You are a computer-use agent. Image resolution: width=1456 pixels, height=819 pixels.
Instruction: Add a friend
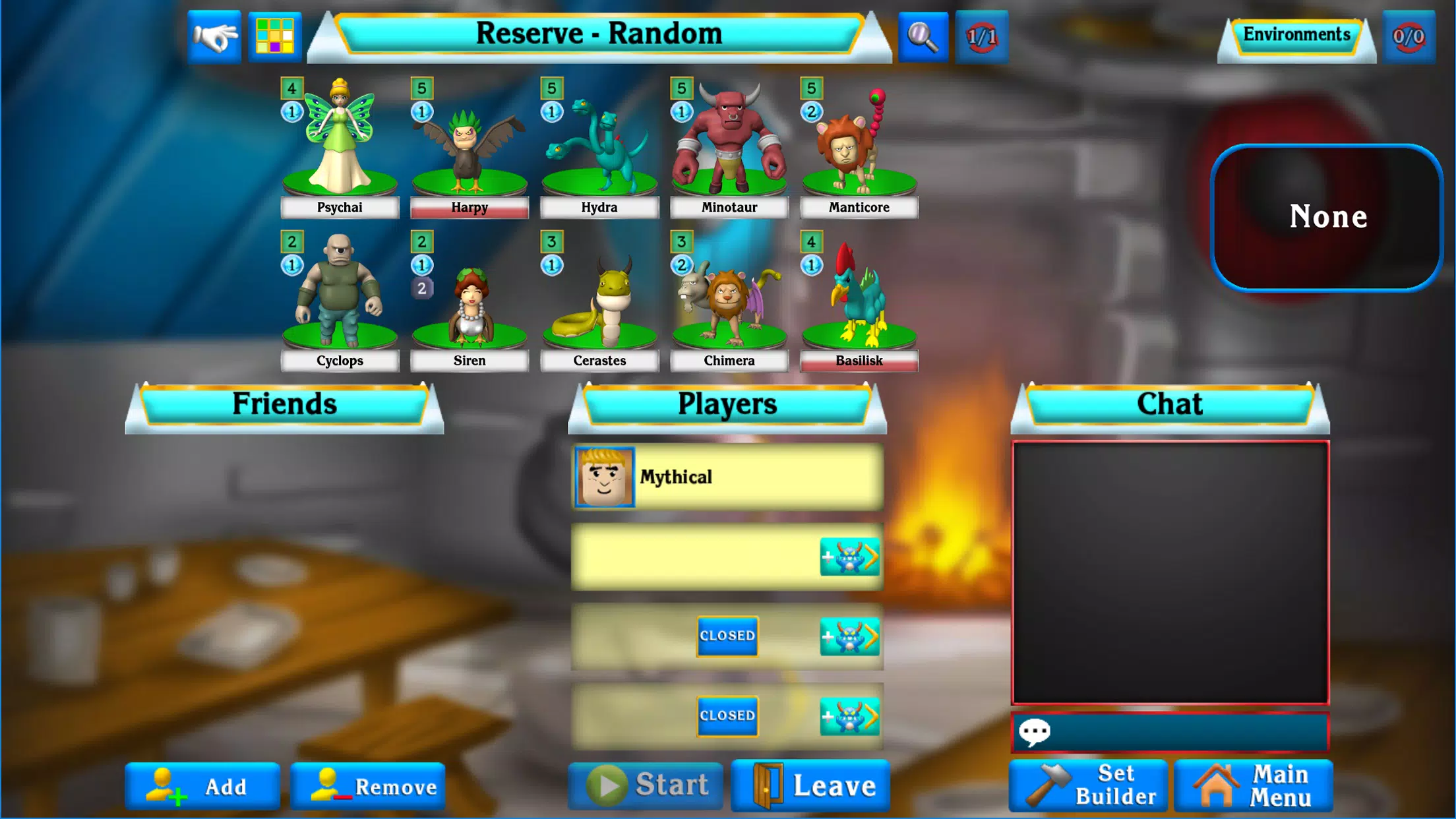202,786
